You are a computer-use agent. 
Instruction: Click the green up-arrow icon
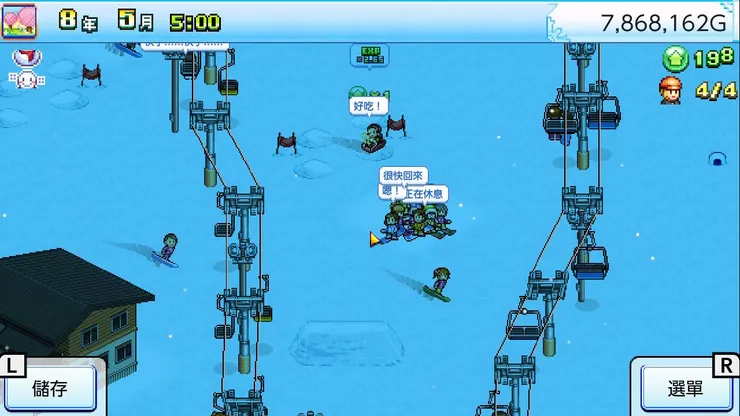(673, 59)
